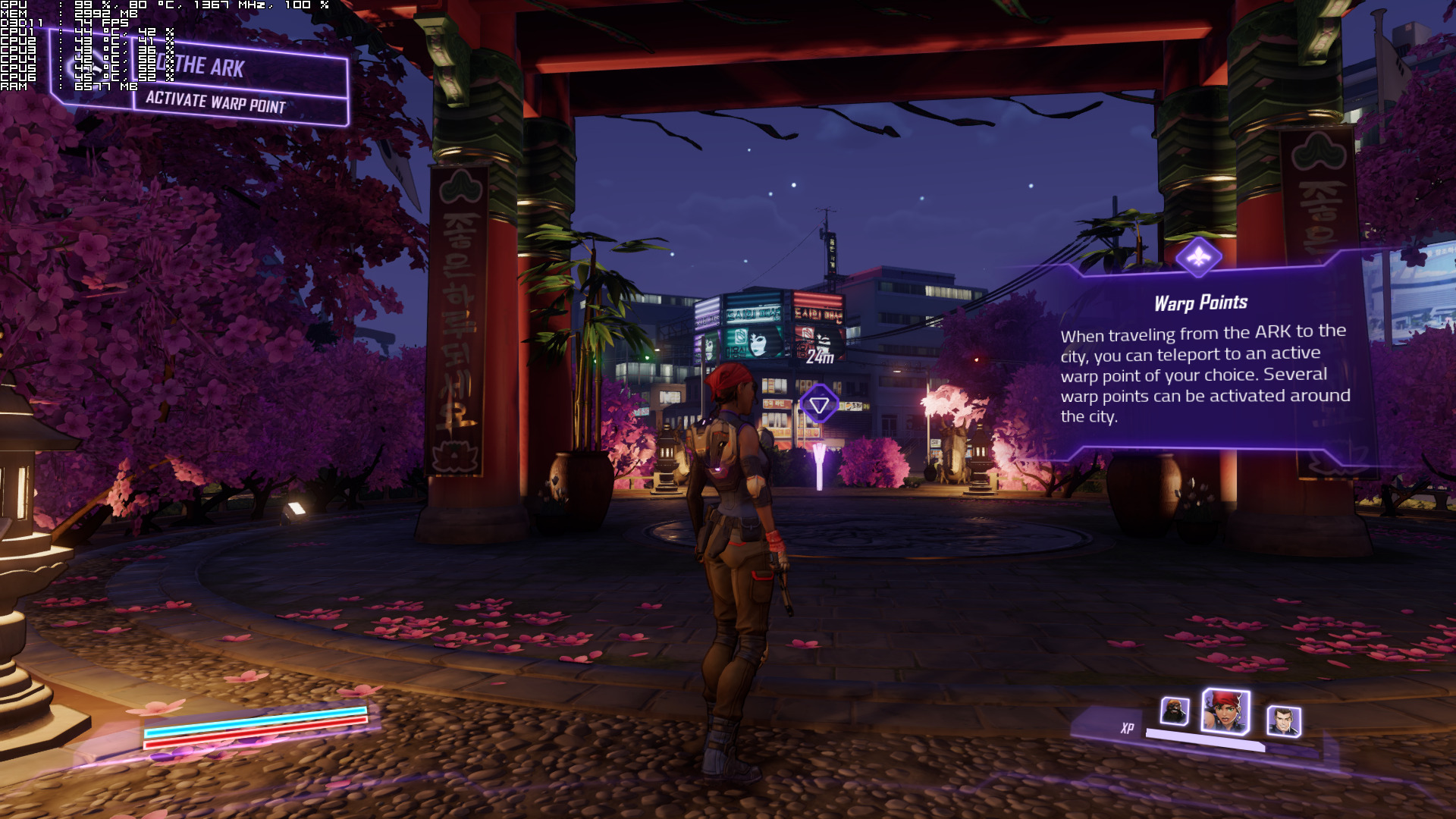Select the 24m objective waypoint marker

tap(819, 403)
